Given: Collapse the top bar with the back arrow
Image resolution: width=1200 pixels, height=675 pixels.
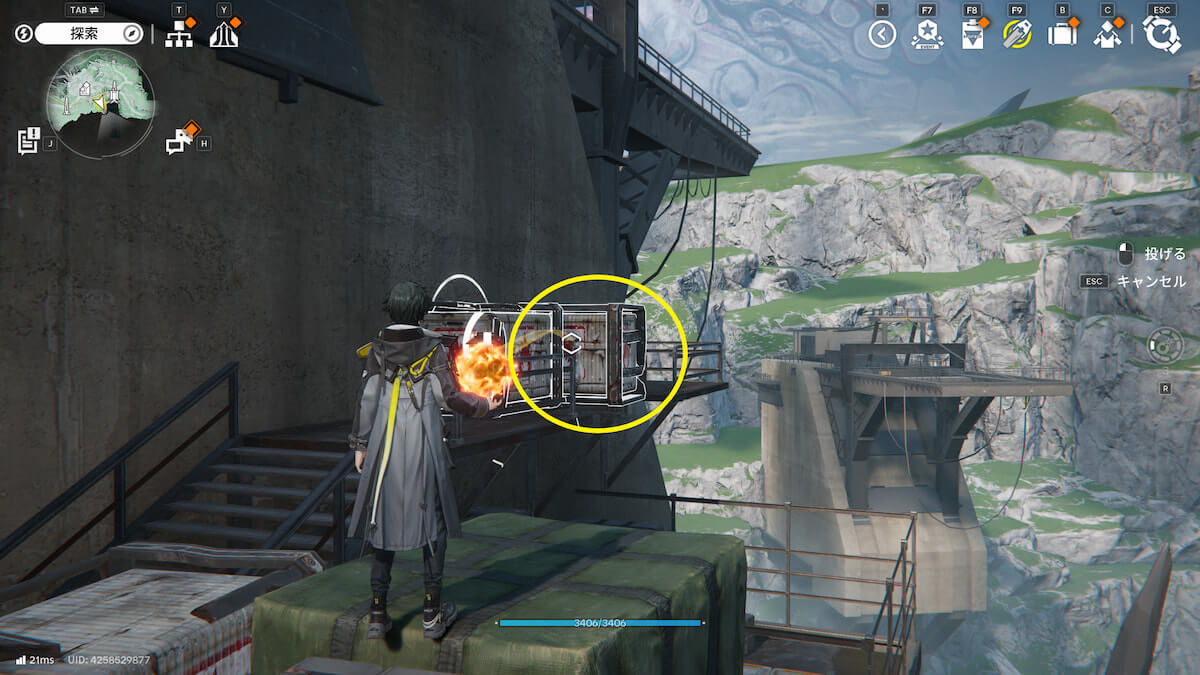Looking at the screenshot, I should [881, 35].
